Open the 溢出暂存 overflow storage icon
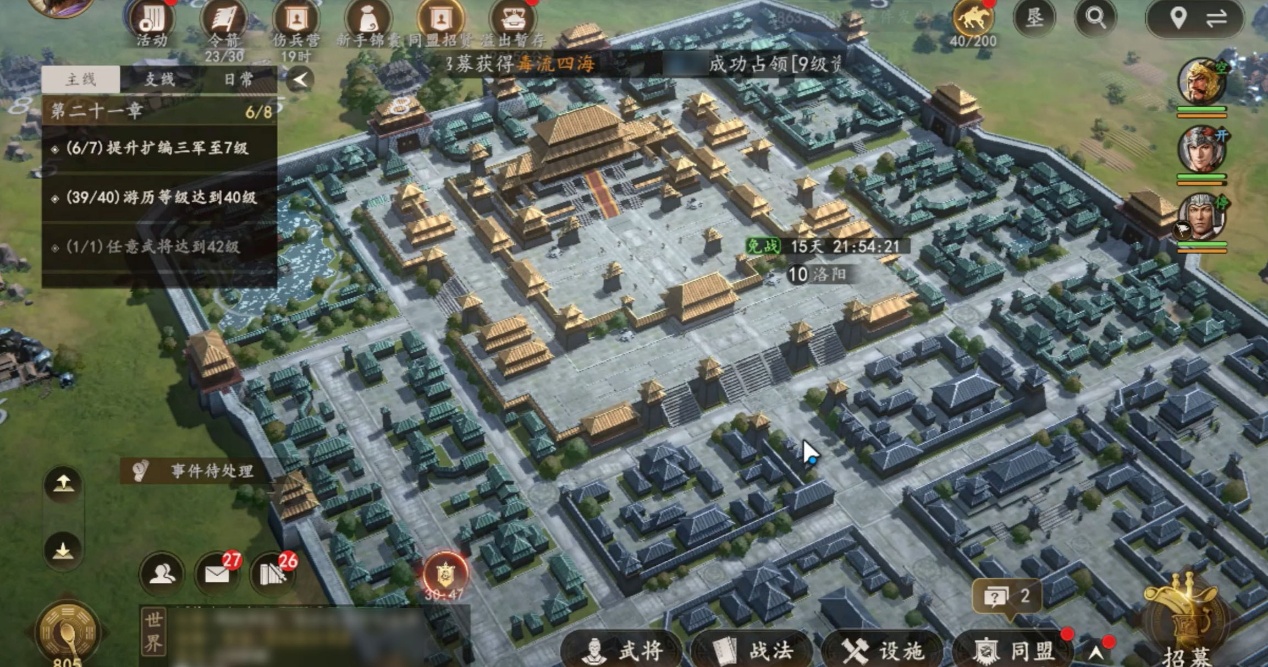The image size is (1268, 667). (x=512, y=21)
